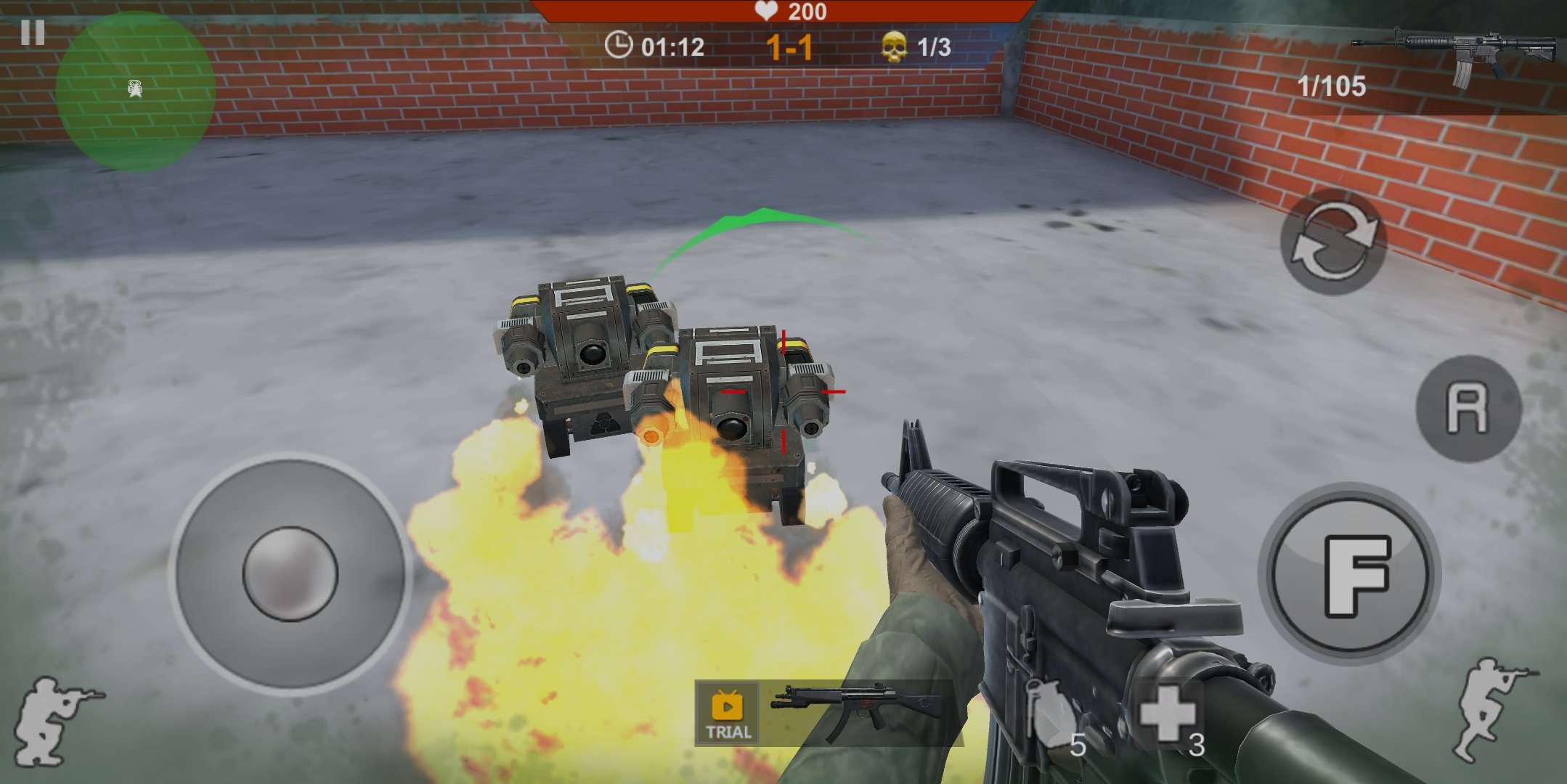Tap the pause button top-left
Screen dimensions: 1567x784
33,33
